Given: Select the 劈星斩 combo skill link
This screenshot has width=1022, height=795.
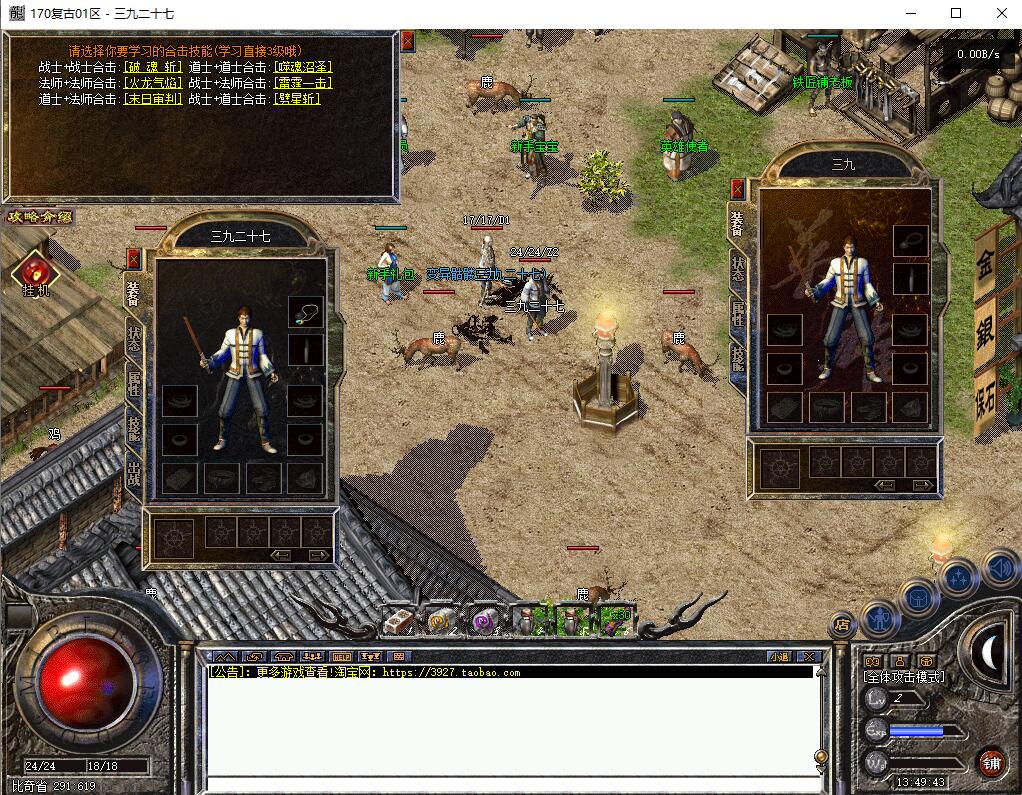Looking at the screenshot, I should point(296,99).
